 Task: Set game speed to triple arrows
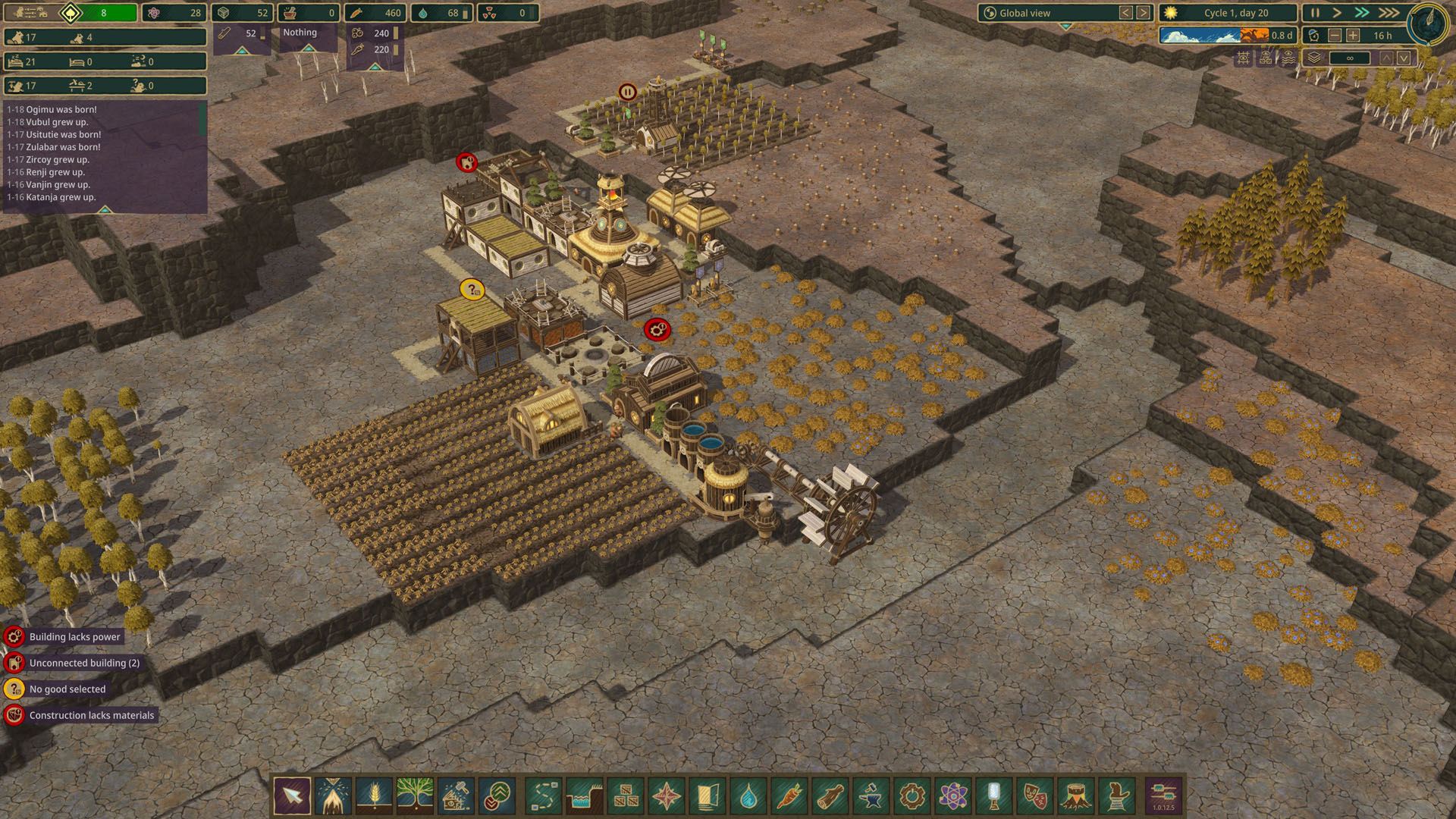(x=1389, y=13)
